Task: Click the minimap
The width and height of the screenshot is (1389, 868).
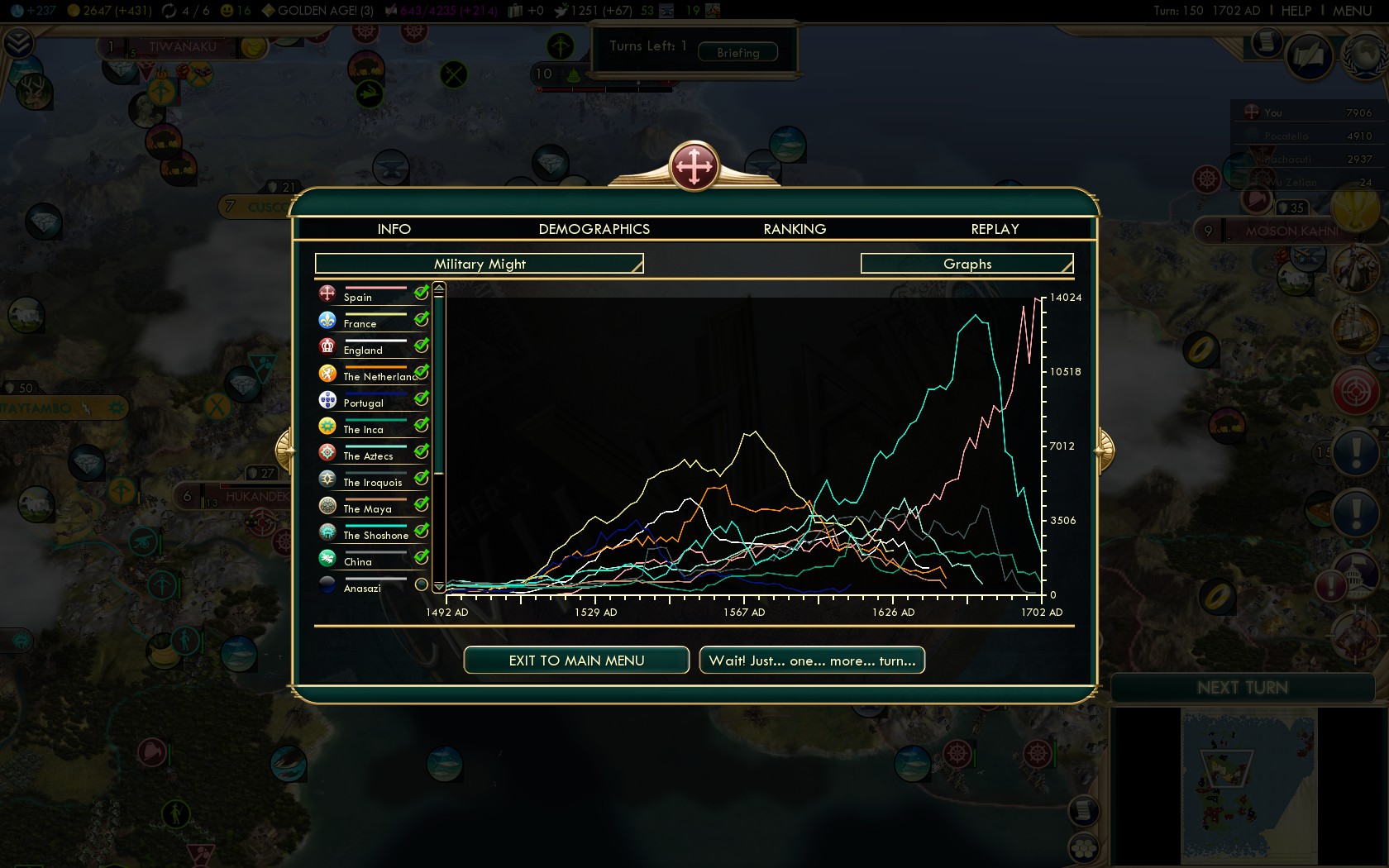Action: (1248, 785)
